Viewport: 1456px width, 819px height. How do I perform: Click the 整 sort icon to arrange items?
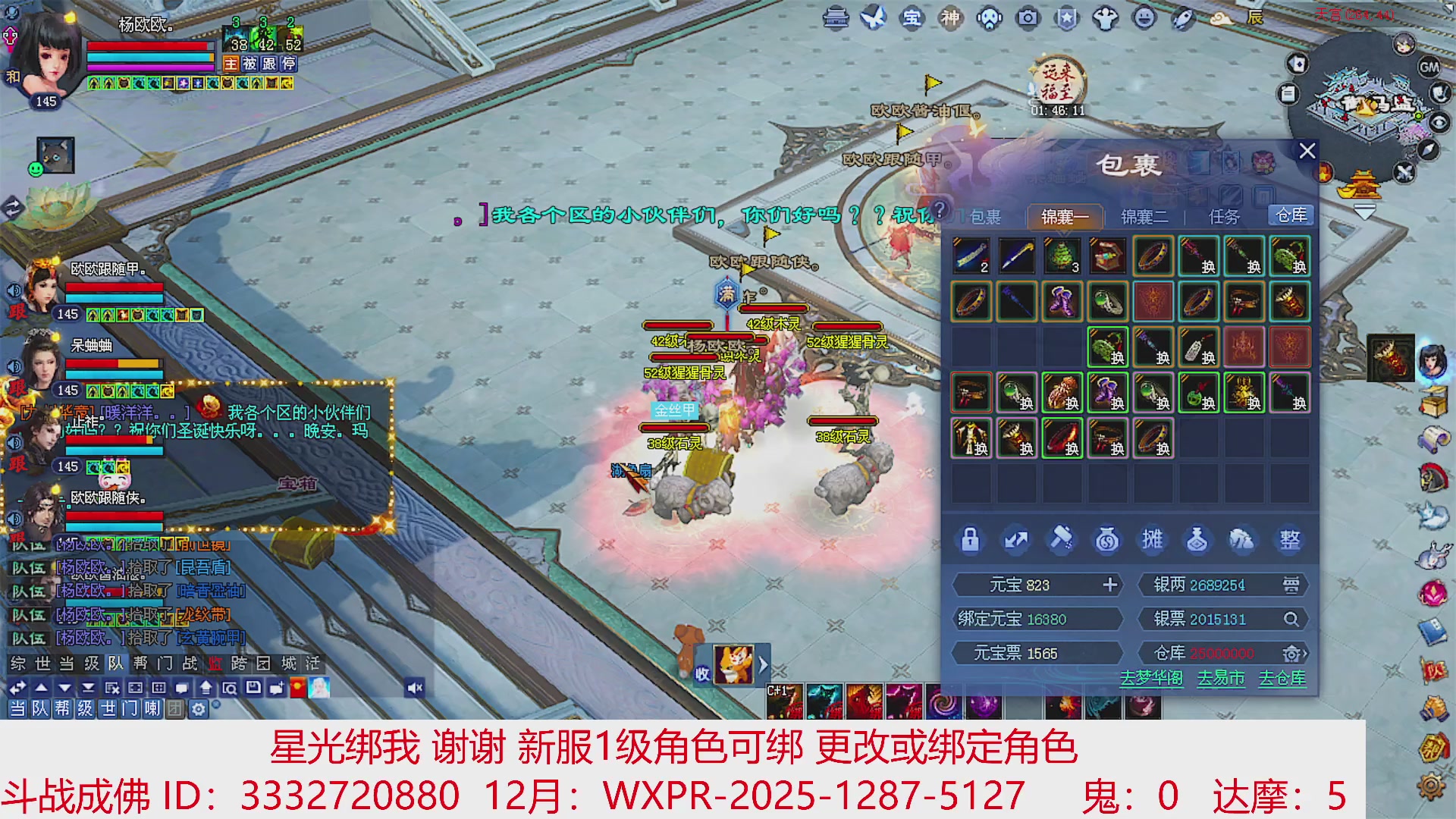tap(1289, 540)
